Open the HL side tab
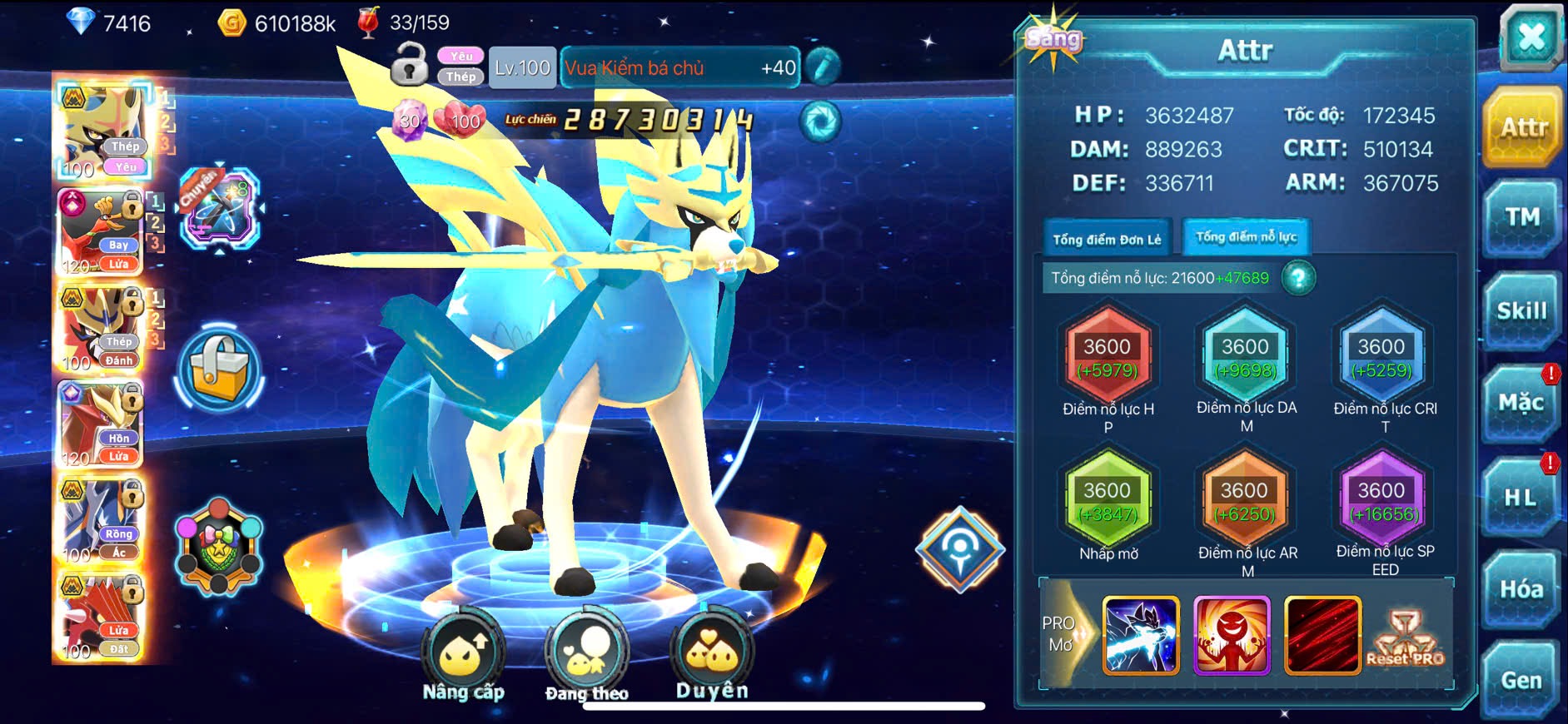This screenshot has width=1568, height=724. pyautogui.click(x=1520, y=498)
